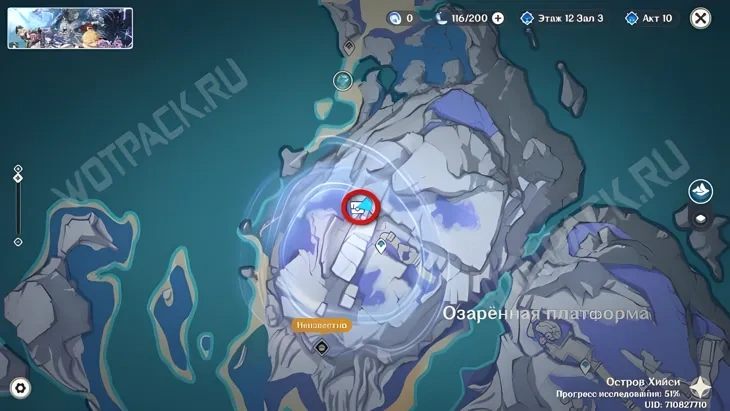Image resolution: width=730 pixels, height=411 pixels.
Task: Open the region switch mountain icon
Action: [x=701, y=190]
